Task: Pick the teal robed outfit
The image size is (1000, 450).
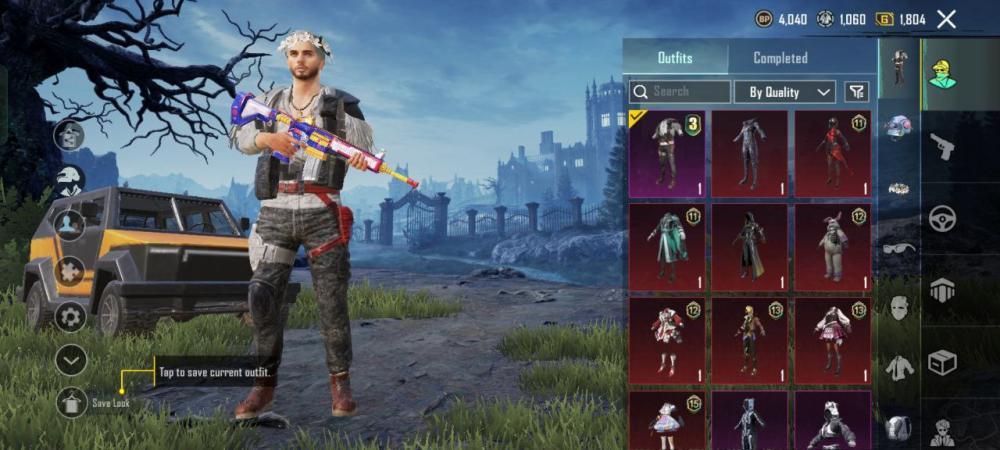Action: [667, 247]
